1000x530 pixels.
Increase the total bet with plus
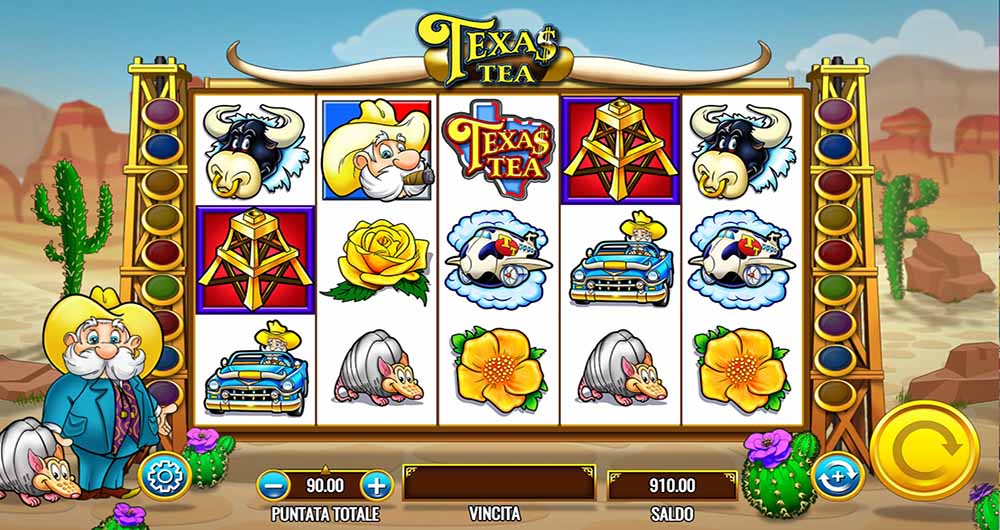[376, 487]
